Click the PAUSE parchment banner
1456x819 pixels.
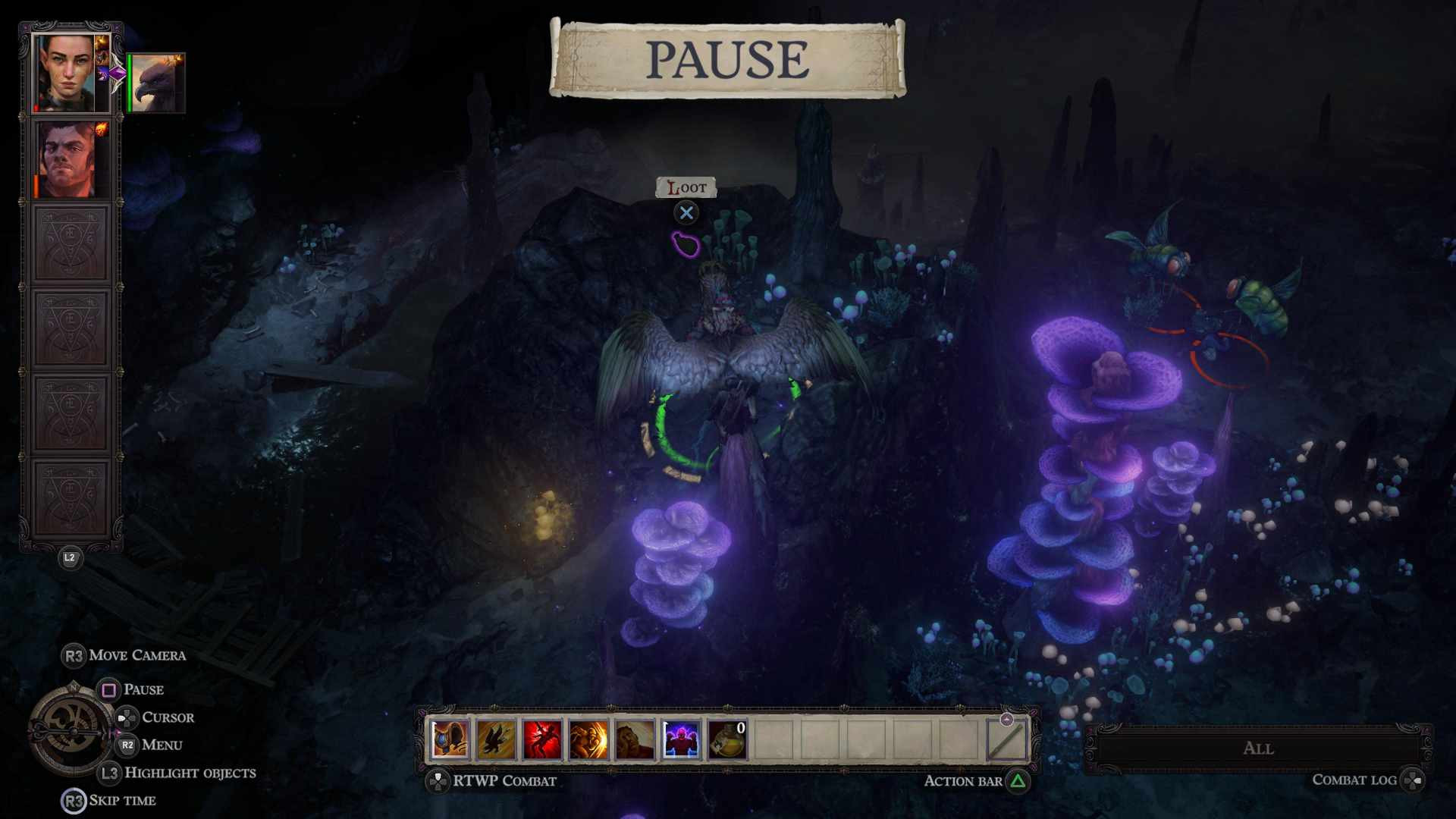pyautogui.click(x=727, y=59)
